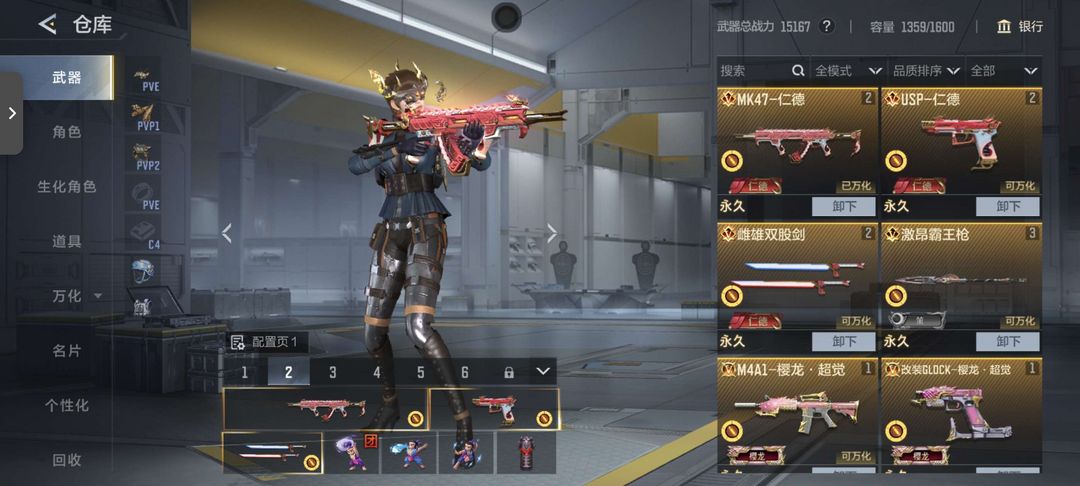Open the 武器总战力 help question mark
Viewport: 1080px width, 486px height.
tap(827, 27)
